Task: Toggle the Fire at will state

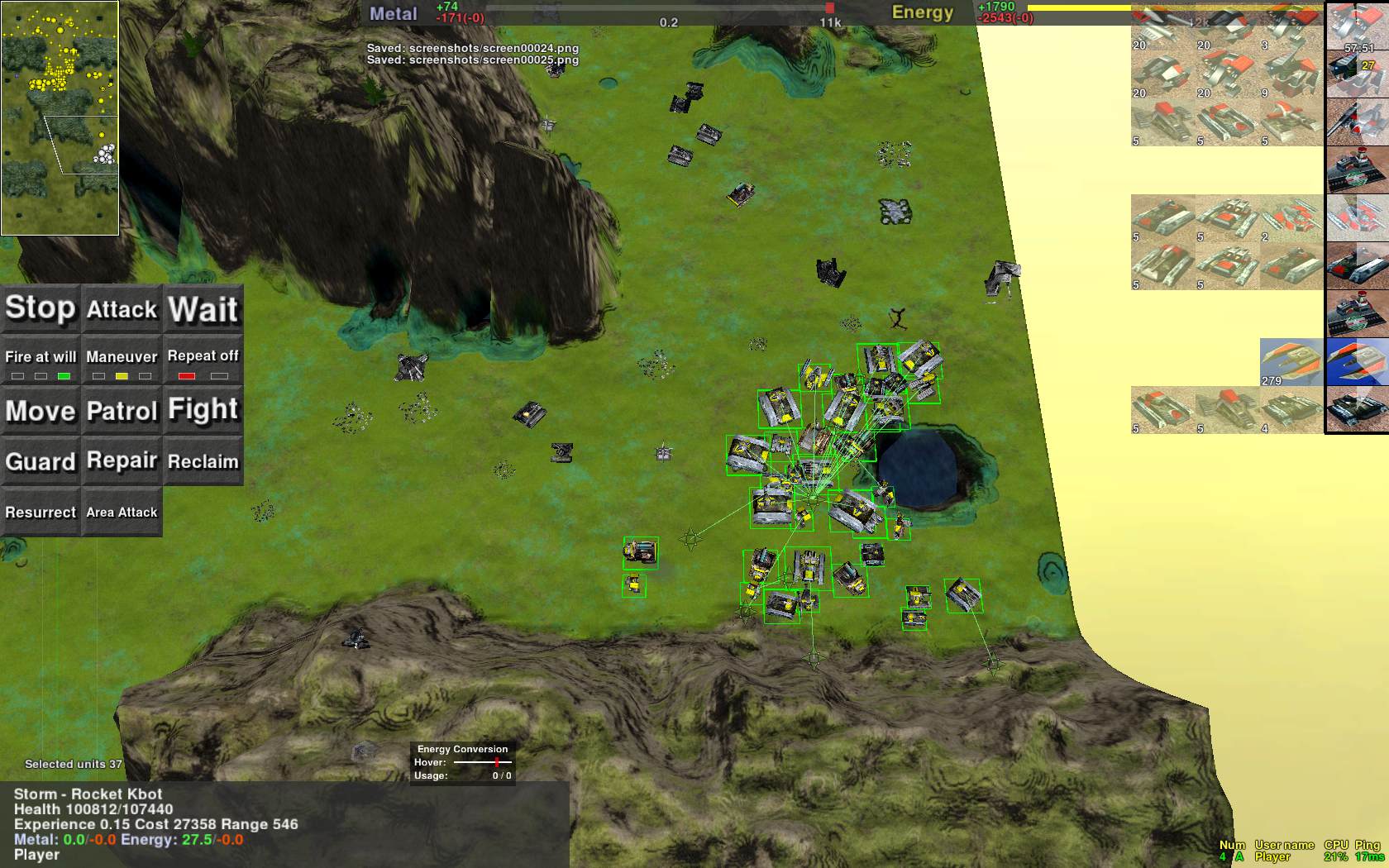Action: (x=40, y=360)
